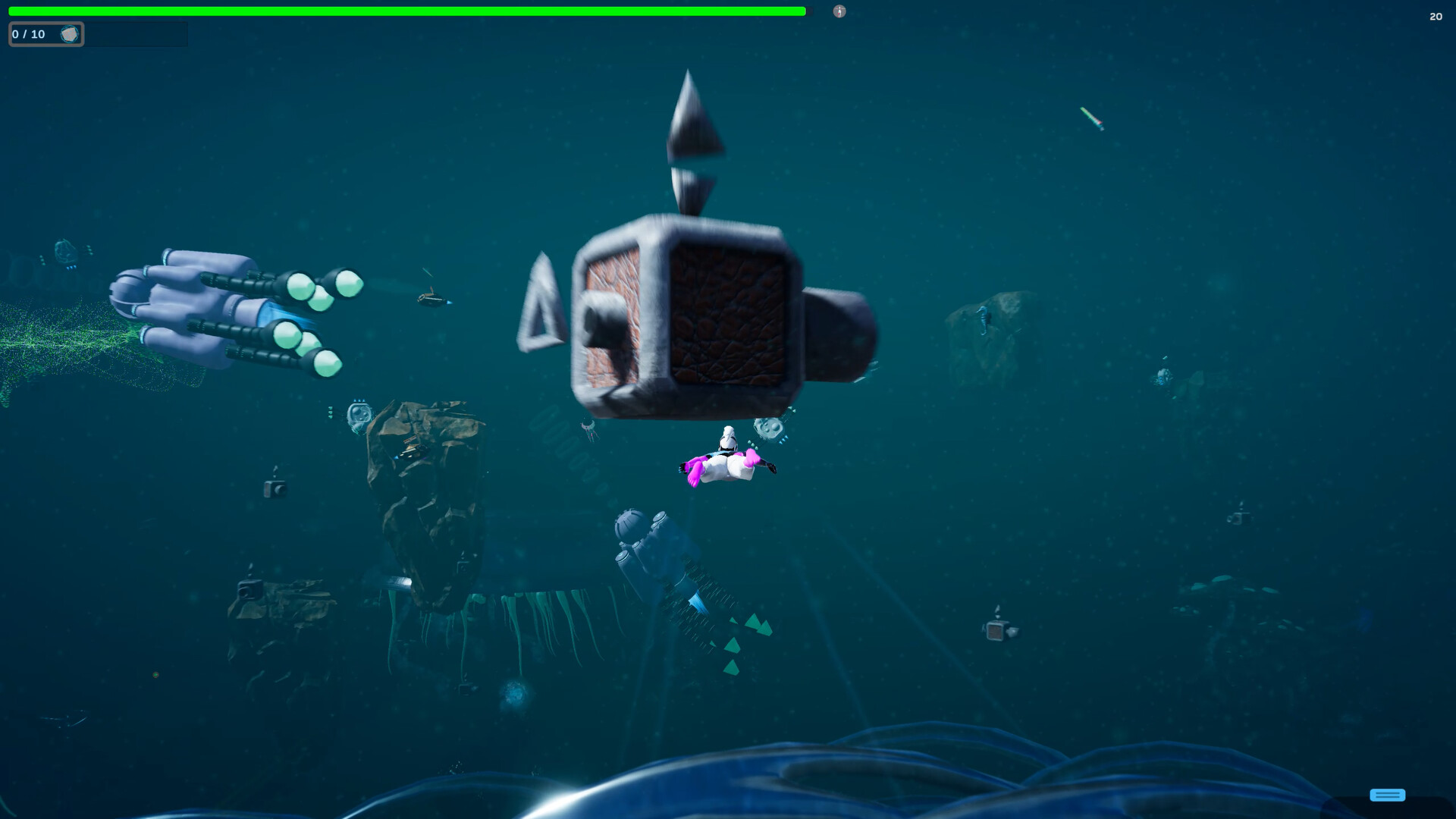
Task: Select the pale robotic claw machine on the left
Action: 227,311
